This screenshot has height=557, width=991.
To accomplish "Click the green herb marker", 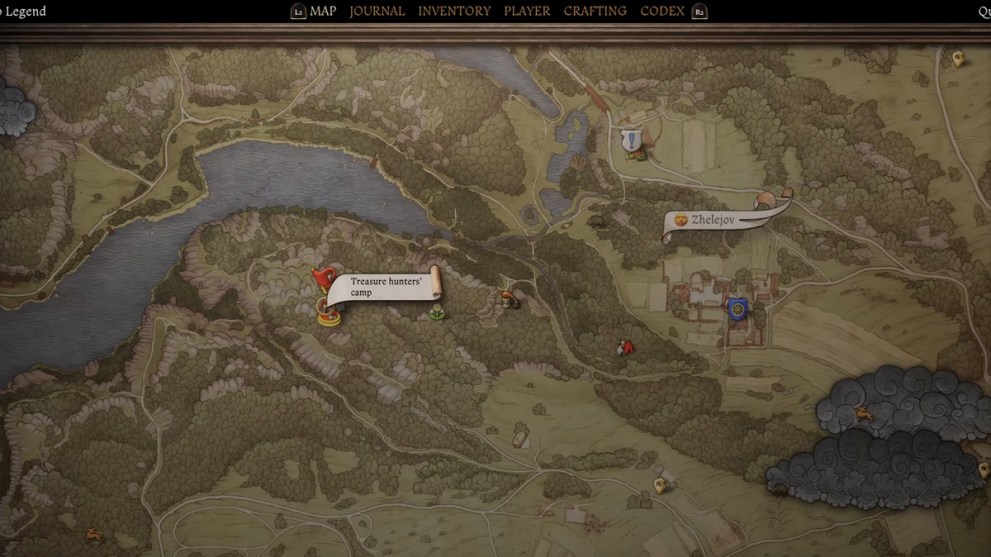I will pyautogui.click(x=437, y=314).
